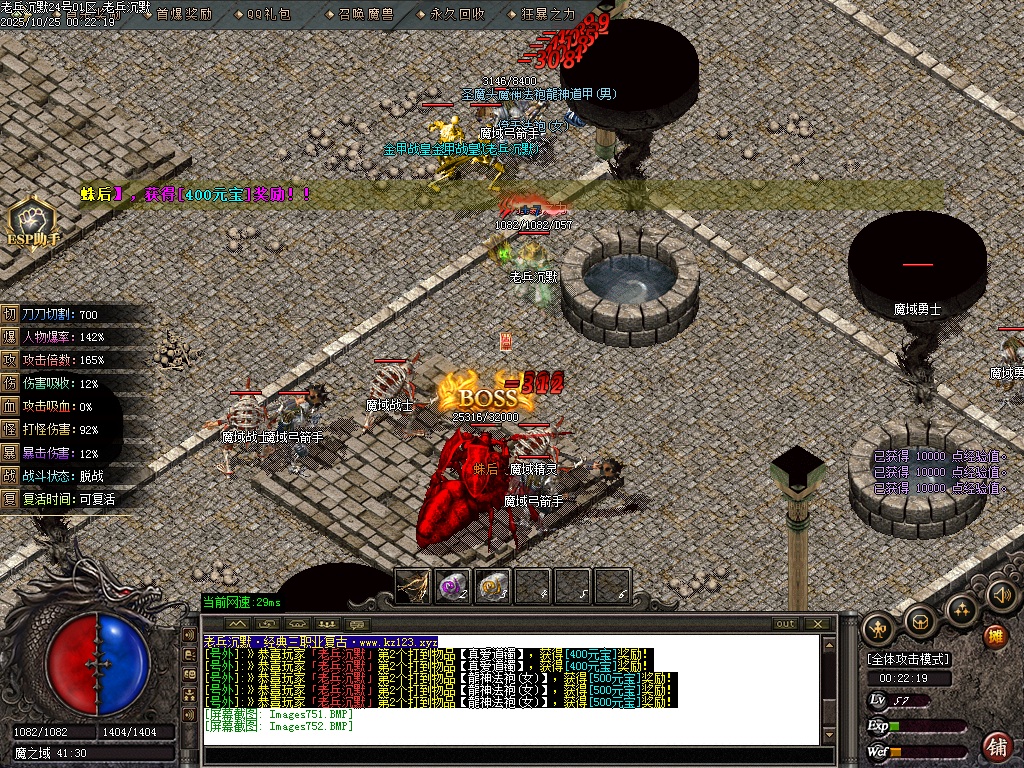Select the first hotbar slot with the horn item
This screenshot has height=768, width=1024.
(x=413, y=586)
